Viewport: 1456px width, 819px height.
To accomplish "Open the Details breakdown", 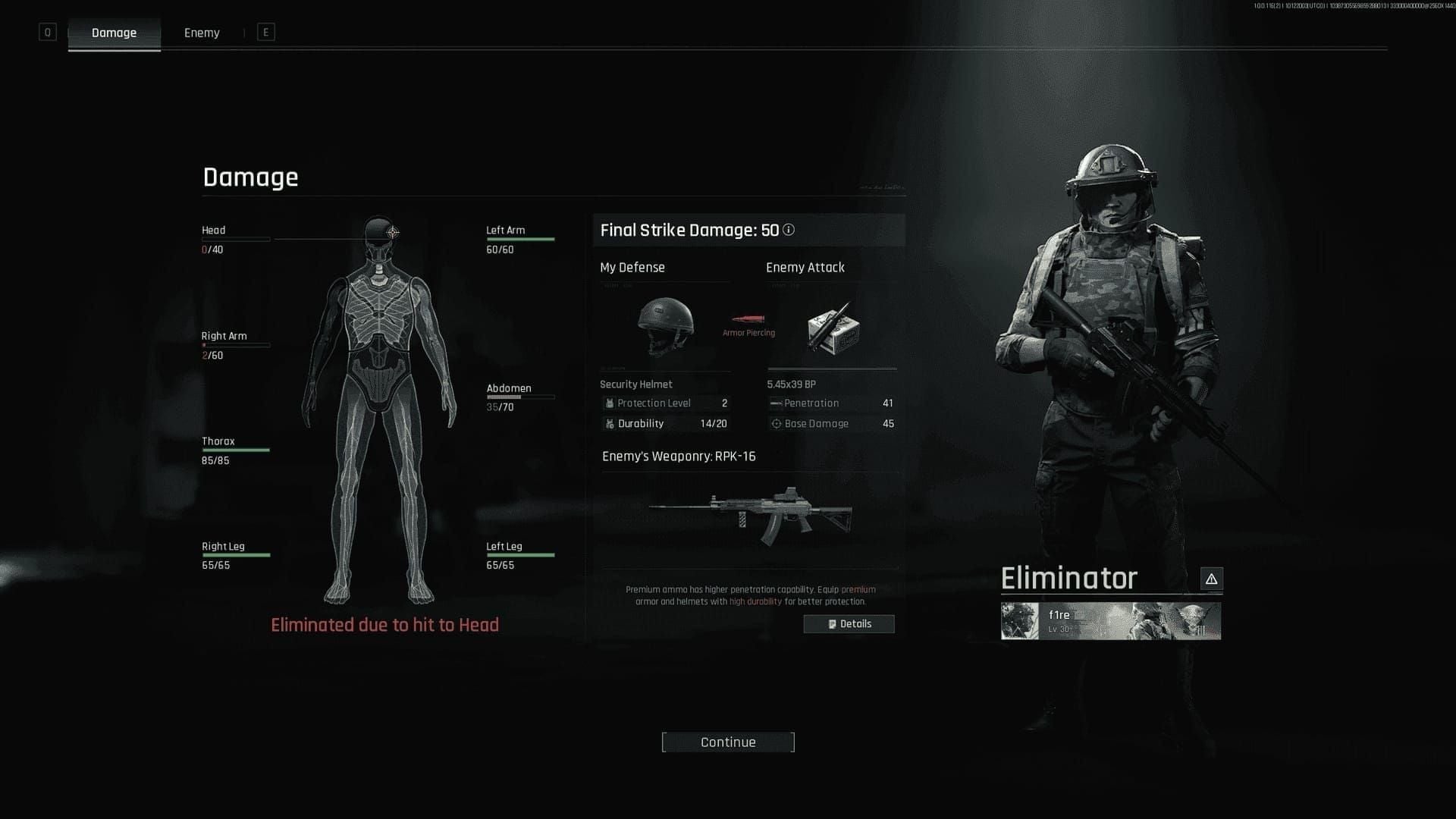I will tap(849, 624).
